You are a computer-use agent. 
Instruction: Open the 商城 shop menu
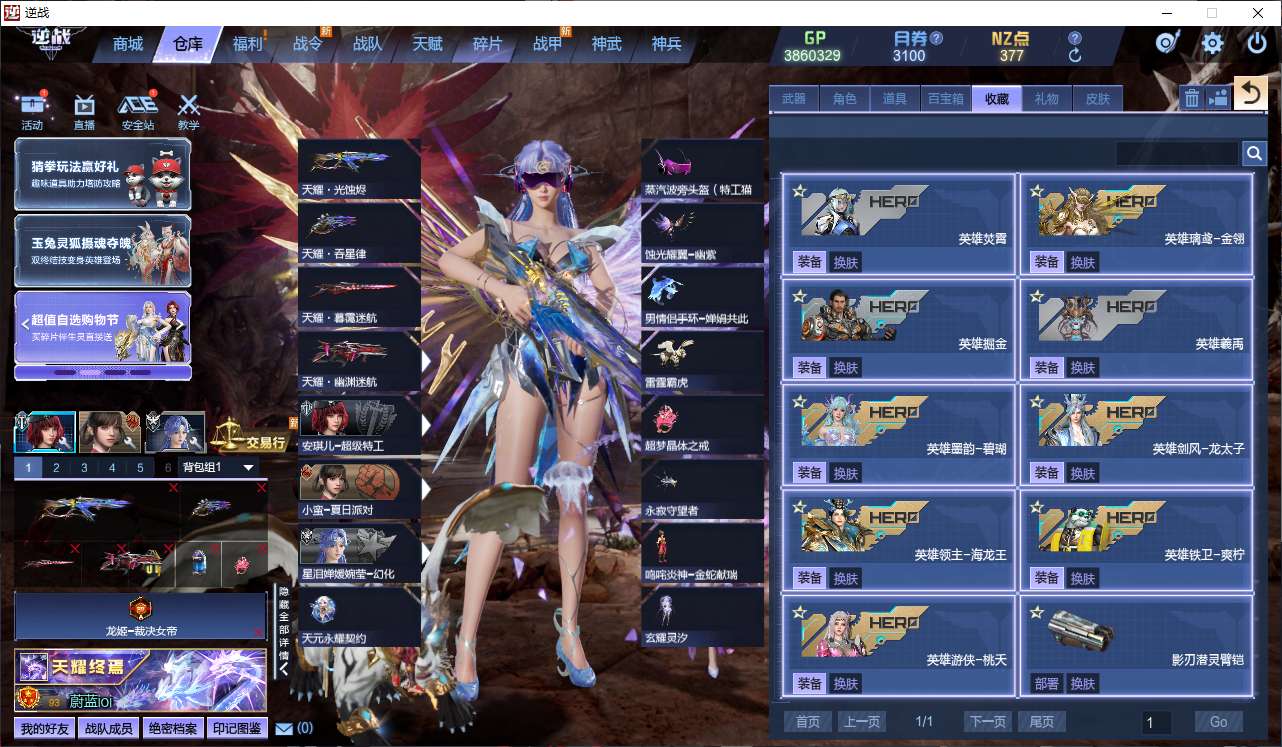tap(128, 44)
